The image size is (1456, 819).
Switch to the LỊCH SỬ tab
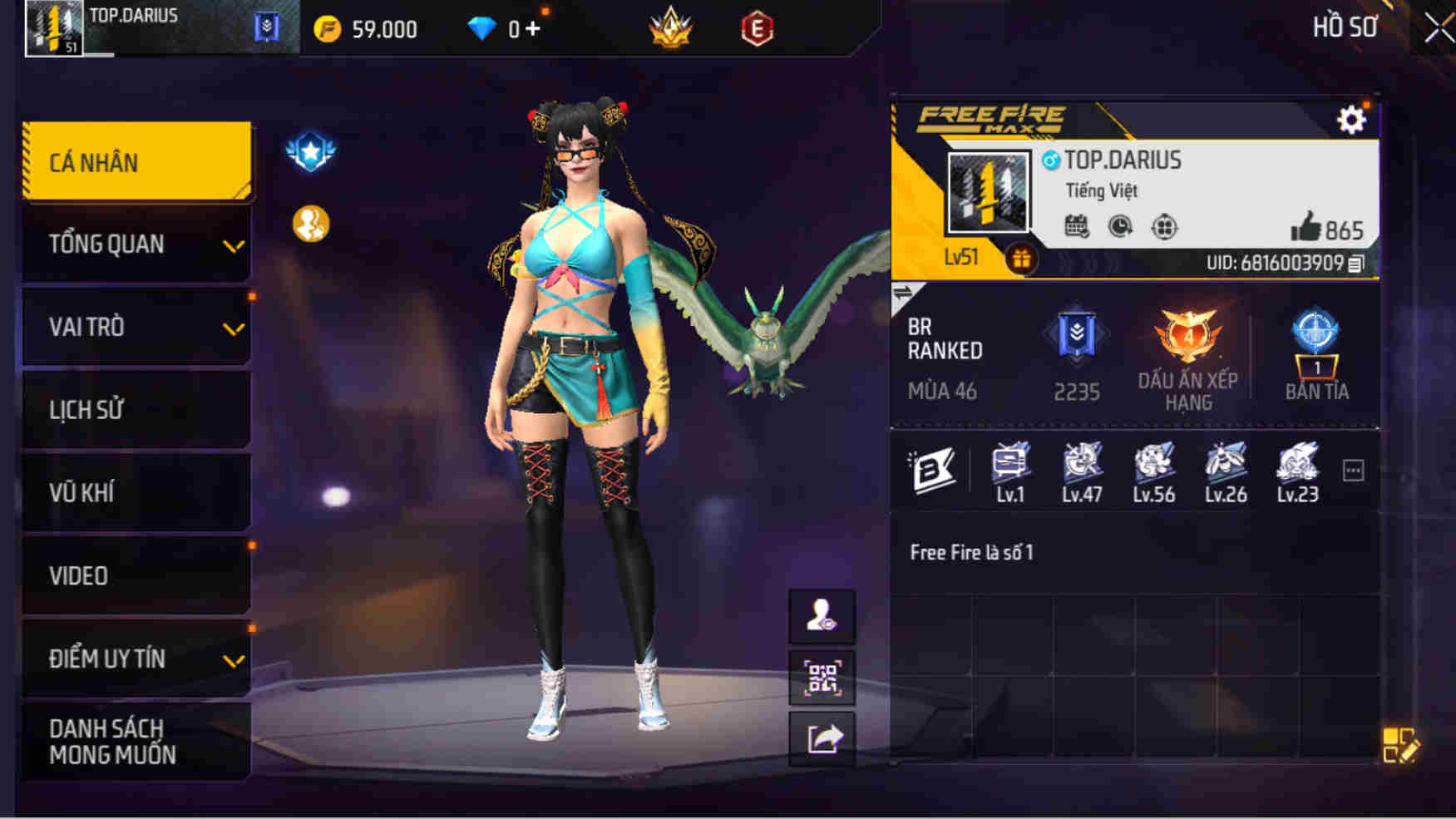[x=136, y=409]
